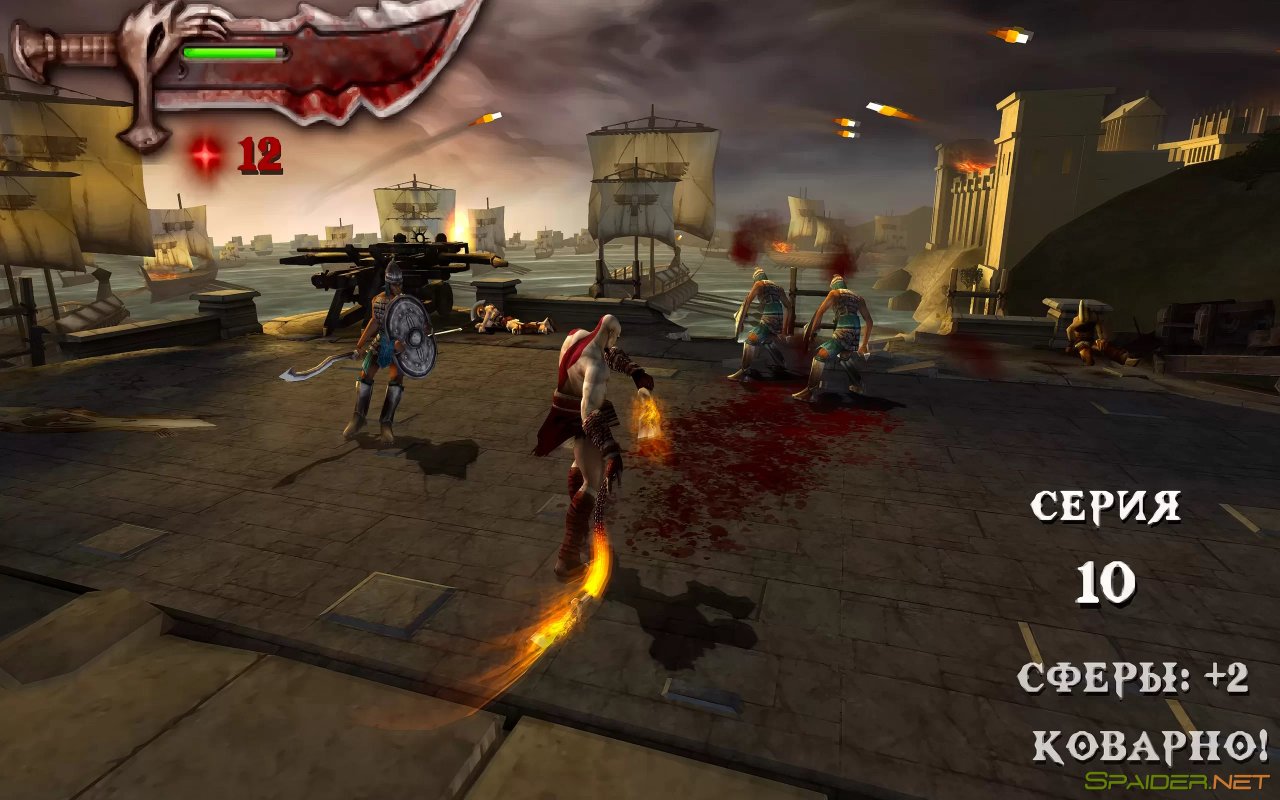Image resolution: width=1280 pixels, height=800 pixels.
Task: Click the rightmost enemy standing by crates
Action: coord(1085,335)
